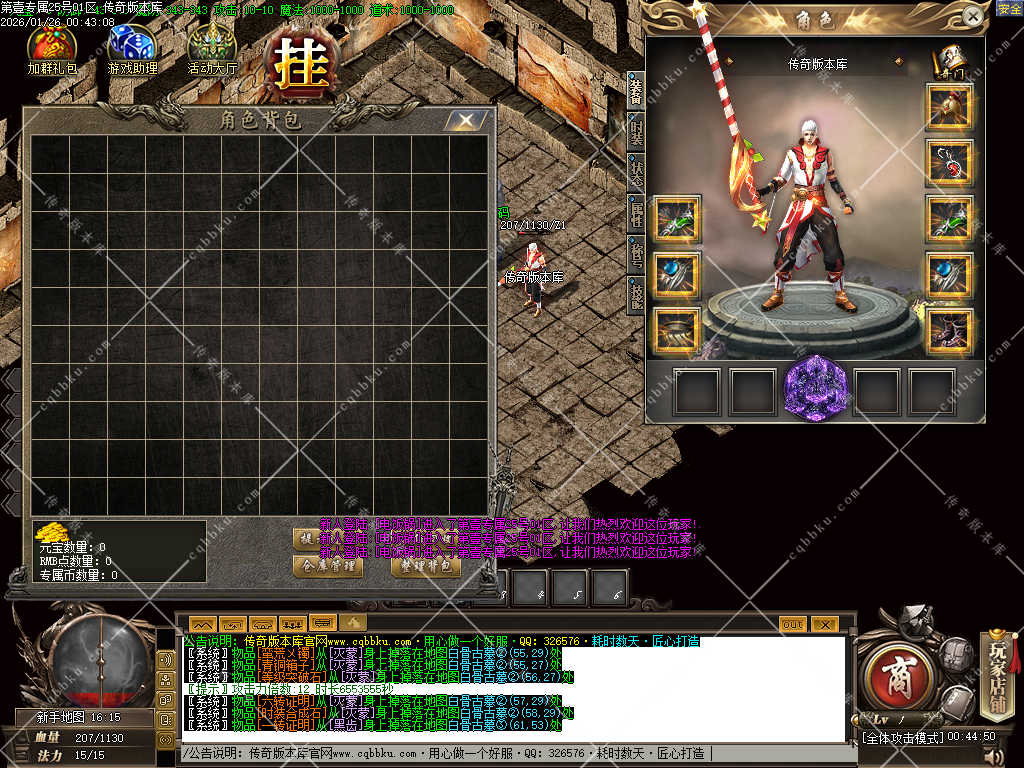Click the purple gem cube slot
The height and width of the screenshot is (768, 1024).
click(816, 389)
